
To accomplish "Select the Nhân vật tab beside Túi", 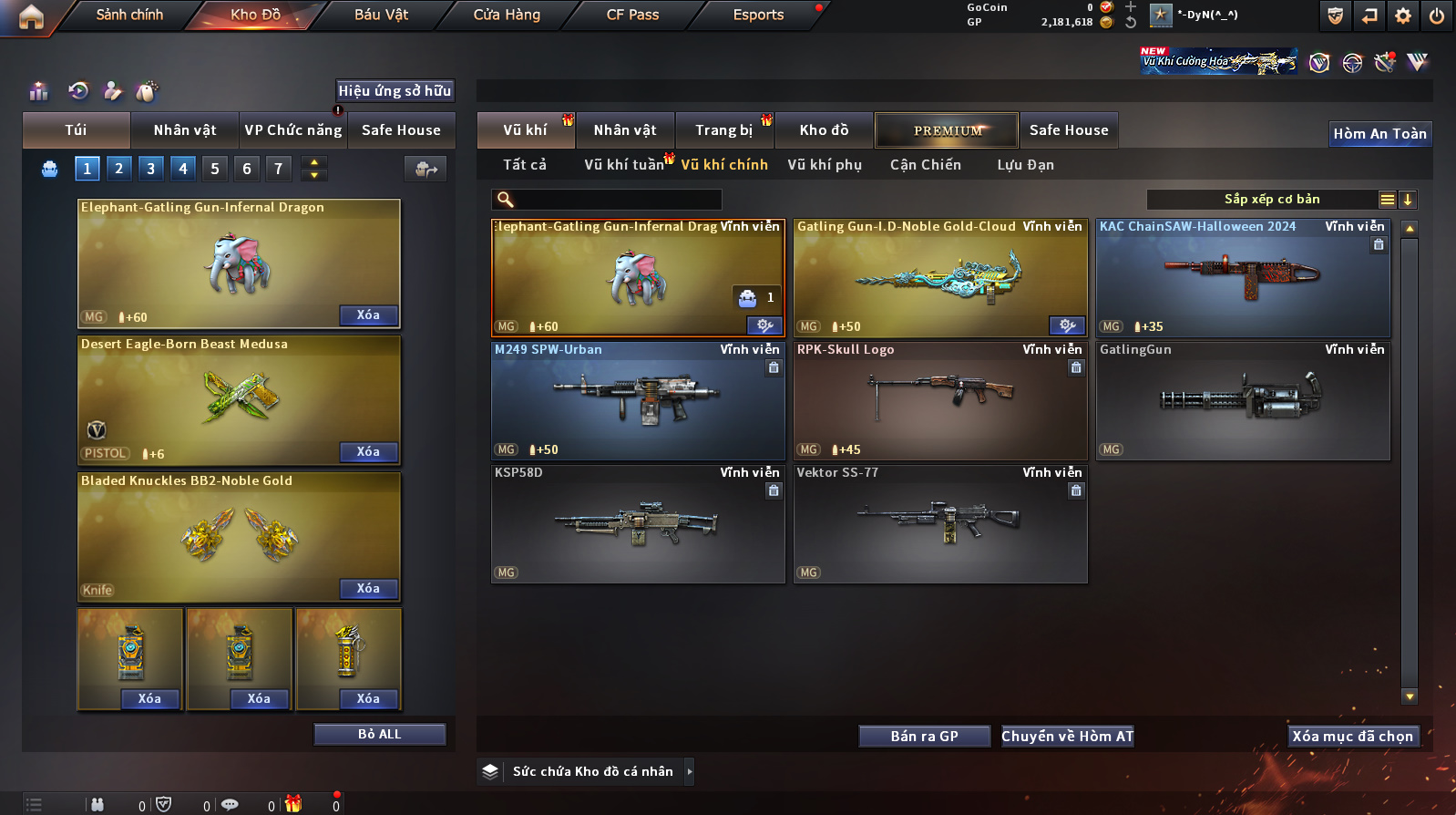I will click(185, 130).
